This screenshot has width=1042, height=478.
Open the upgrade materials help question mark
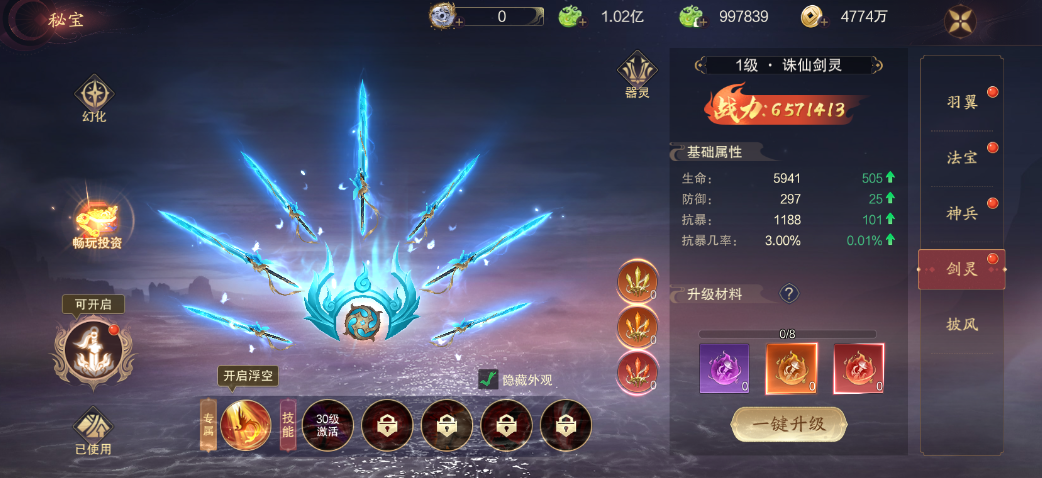click(x=789, y=293)
